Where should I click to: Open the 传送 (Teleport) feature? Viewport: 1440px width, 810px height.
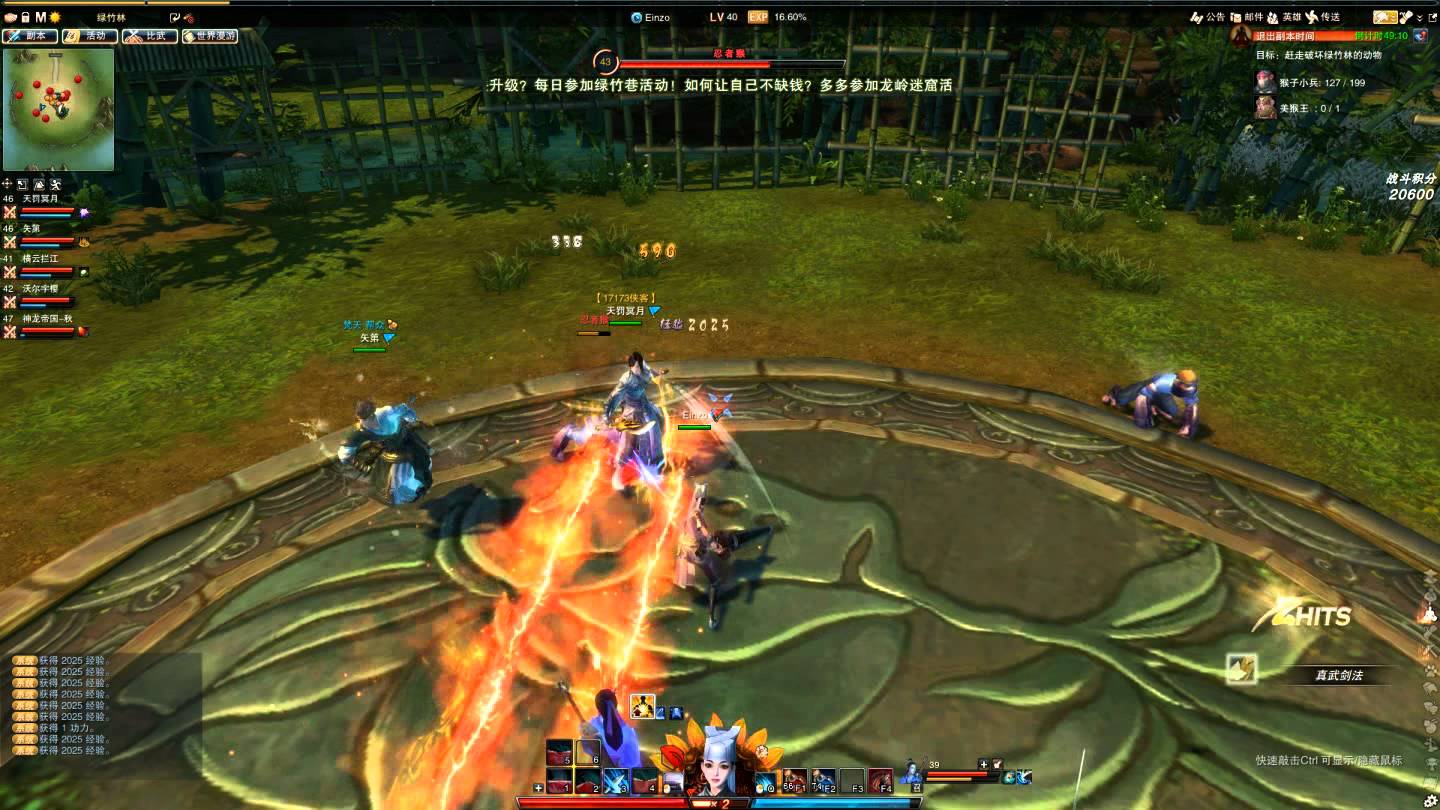pos(1333,17)
